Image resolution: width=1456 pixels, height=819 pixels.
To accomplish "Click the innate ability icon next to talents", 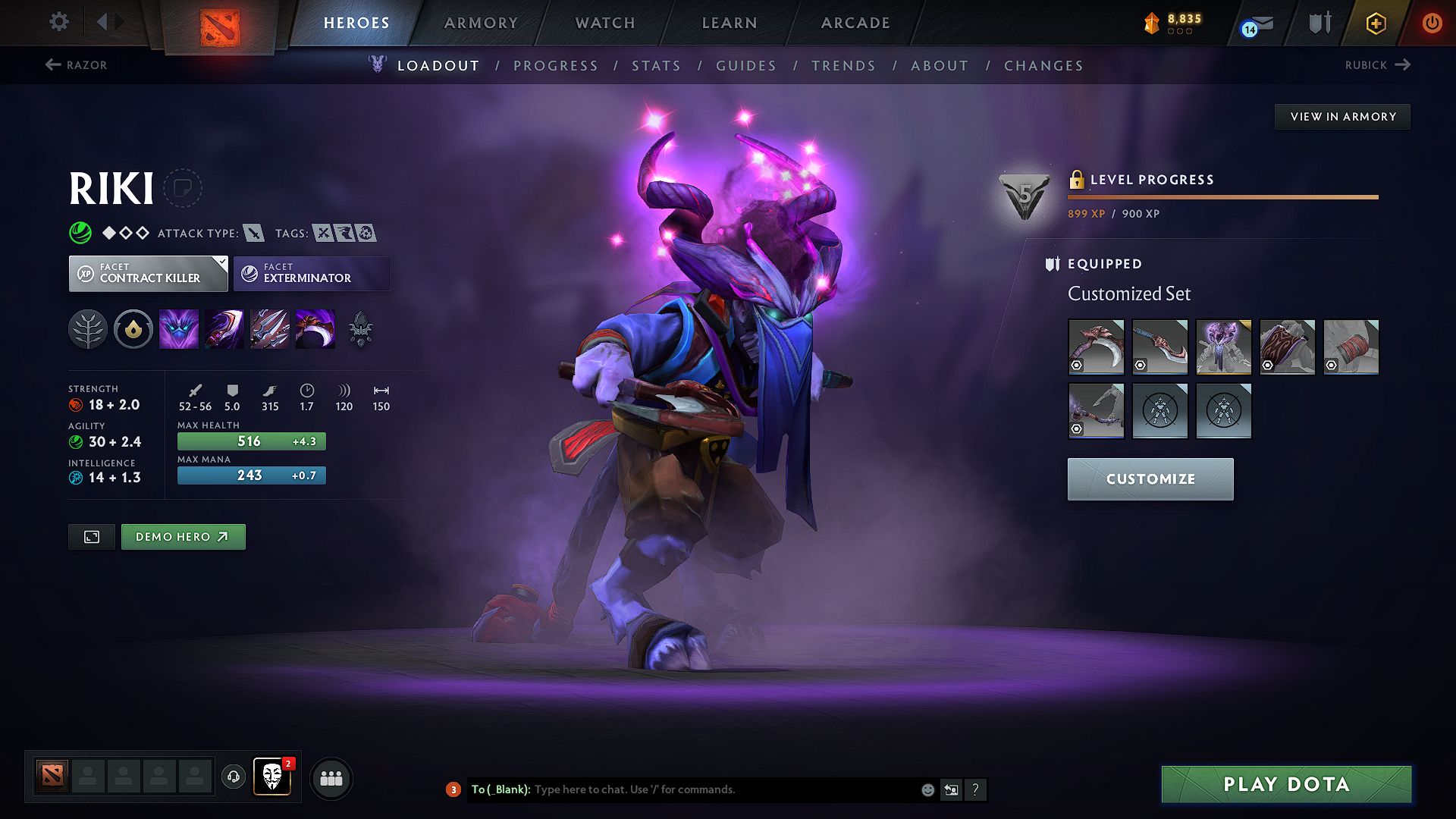I will (x=133, y=329).
